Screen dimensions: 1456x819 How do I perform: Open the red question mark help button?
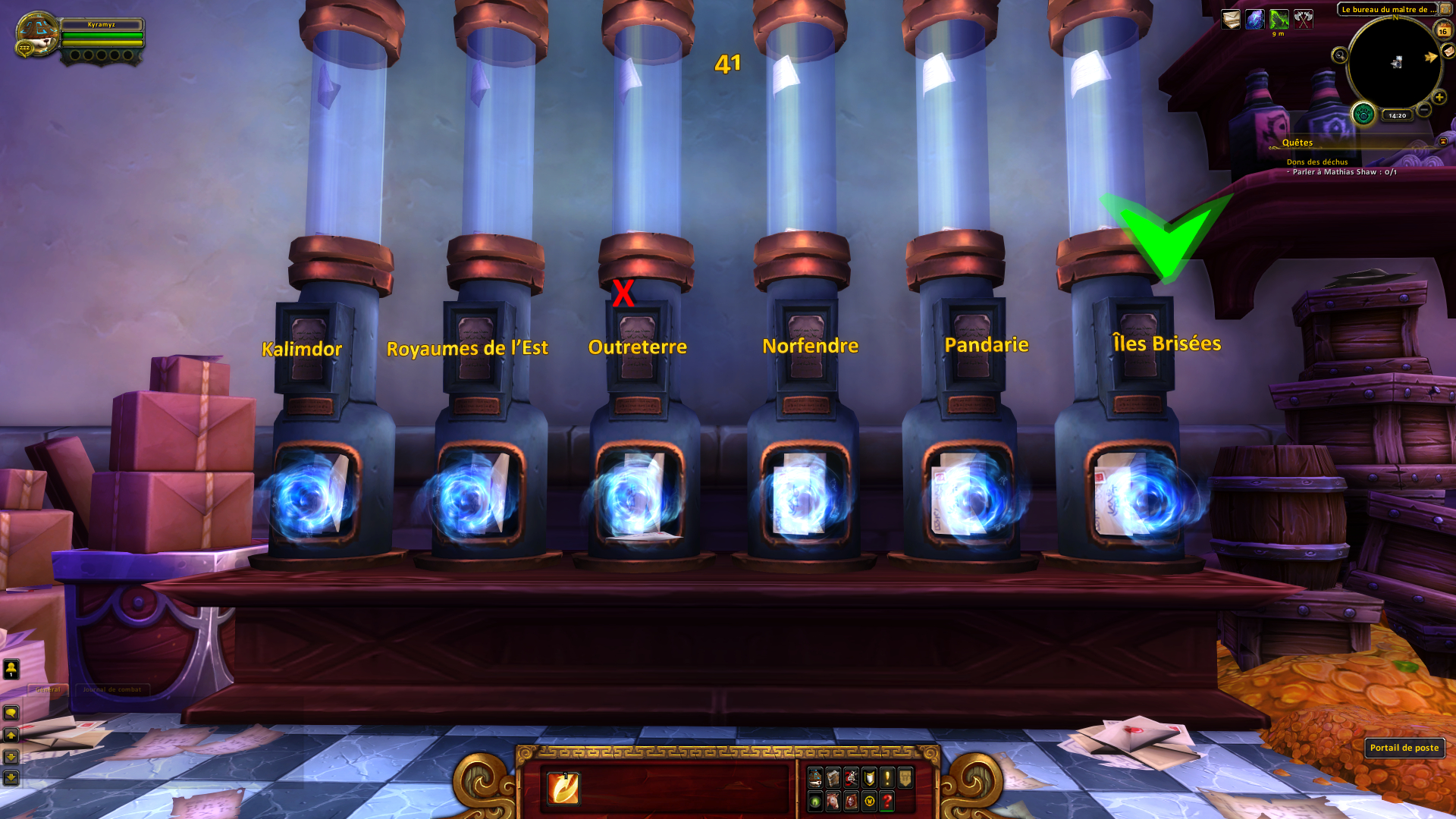(x=886, y=801)
